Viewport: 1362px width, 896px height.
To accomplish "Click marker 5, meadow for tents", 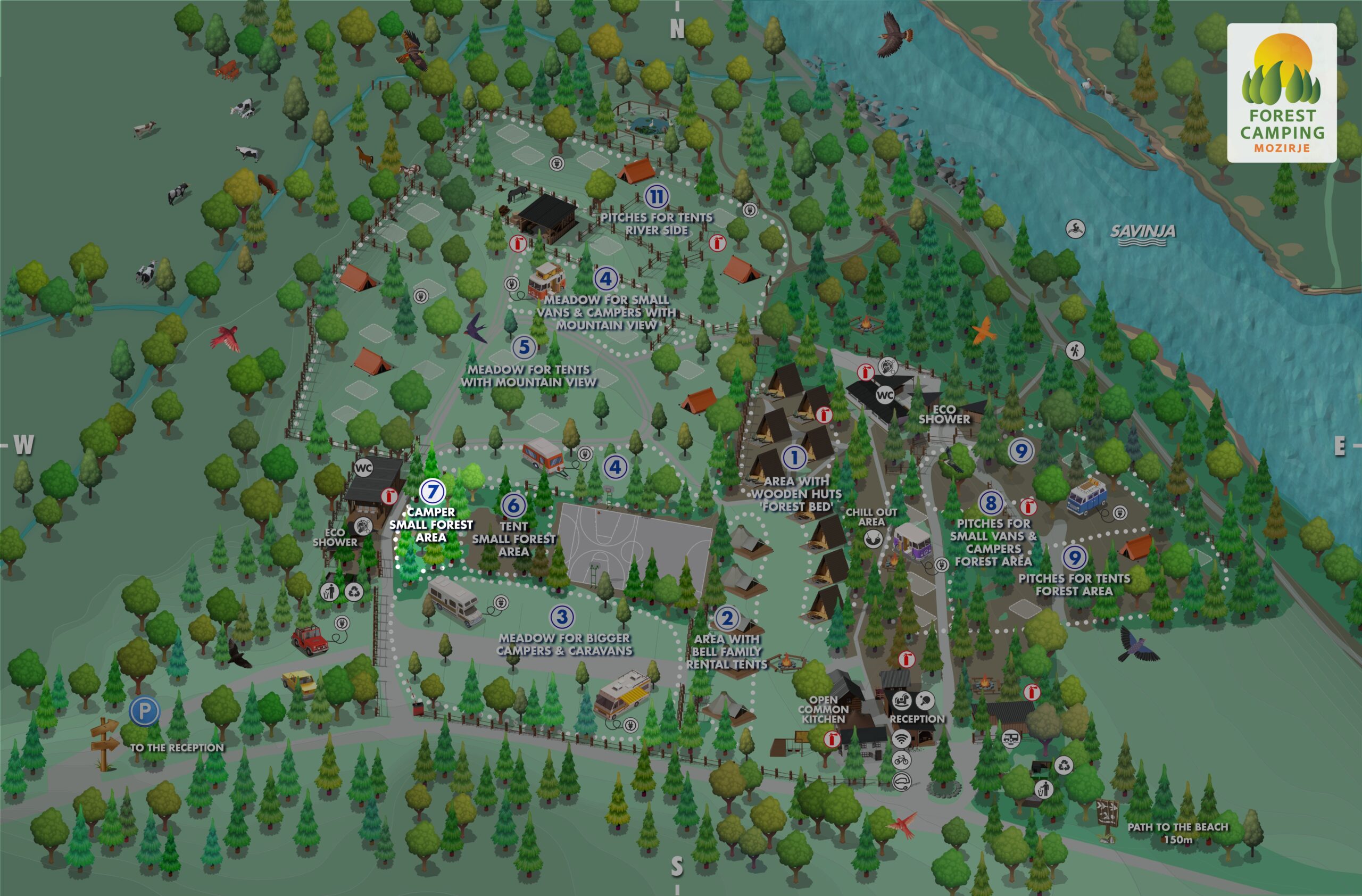I will [x=524, y=347].
